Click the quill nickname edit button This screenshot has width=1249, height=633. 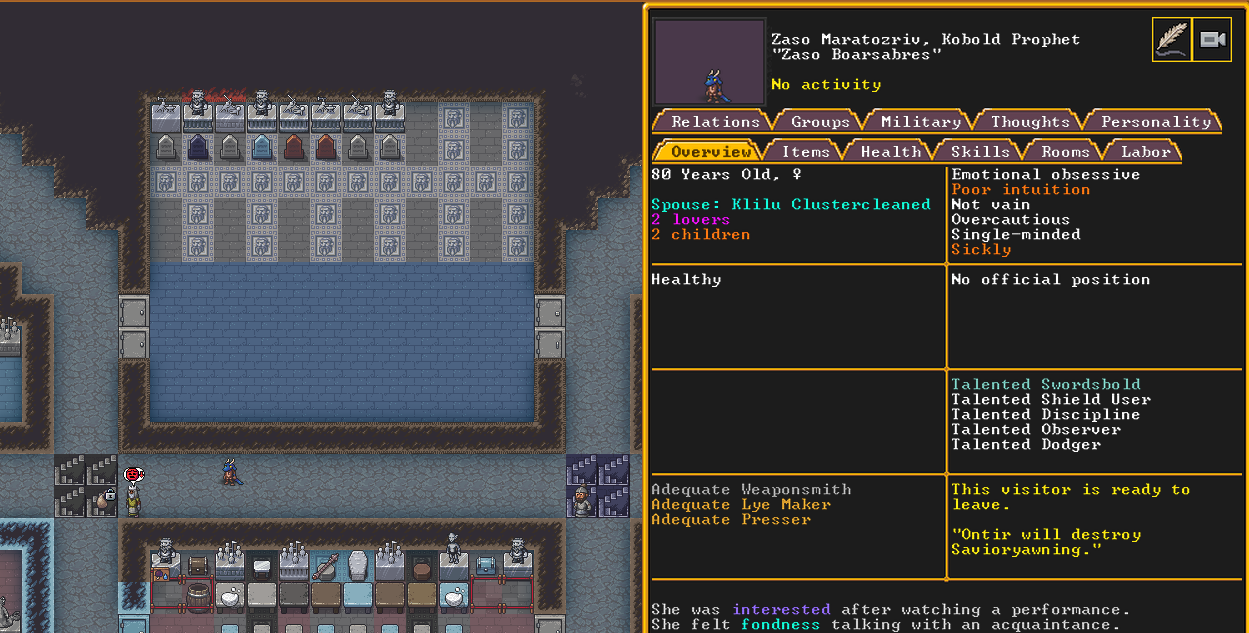(x=1171, y=40)
